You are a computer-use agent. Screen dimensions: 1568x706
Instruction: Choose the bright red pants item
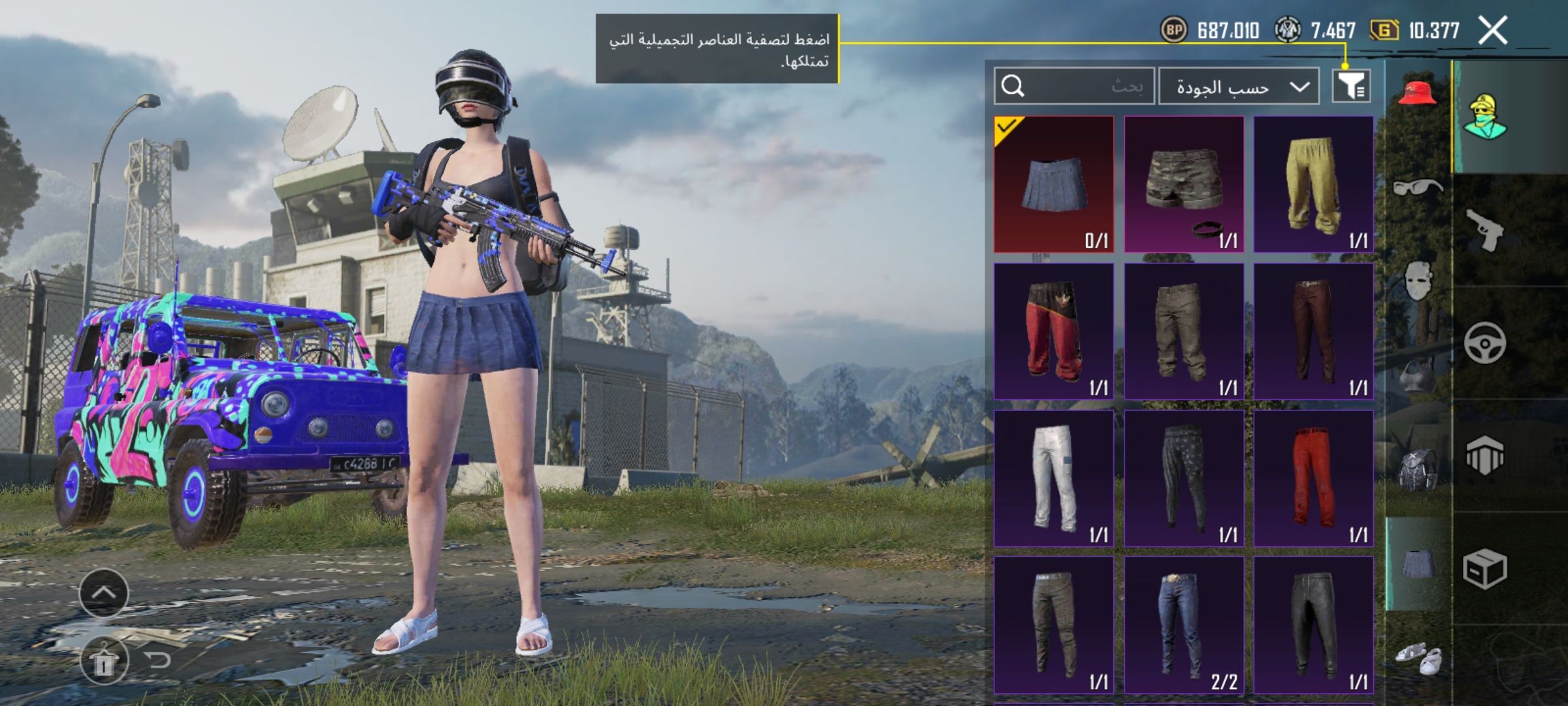(1313, 478)
